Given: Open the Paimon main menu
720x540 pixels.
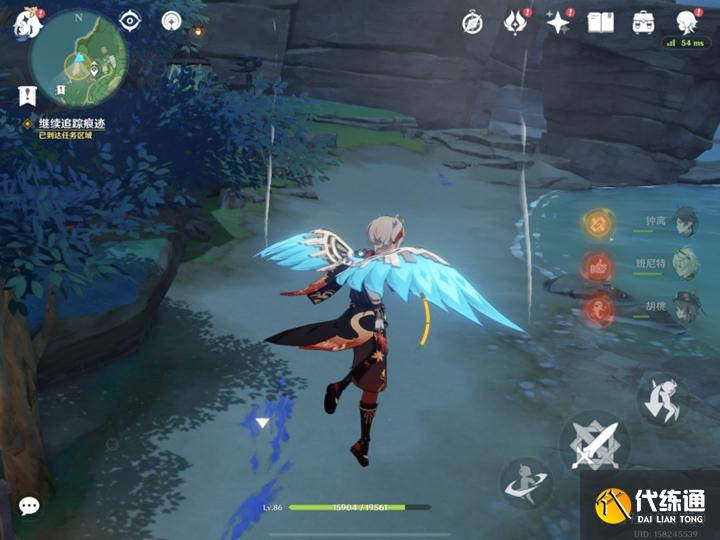Looking at the screenshot, I should (x=25, y=24).
